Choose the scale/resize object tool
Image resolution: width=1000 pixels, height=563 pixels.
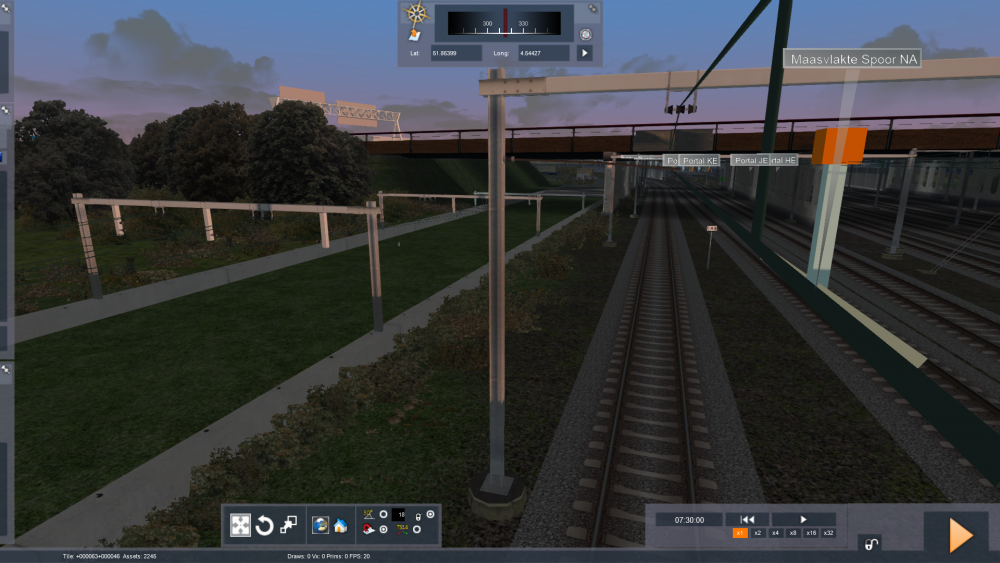[x=288, y=525]
